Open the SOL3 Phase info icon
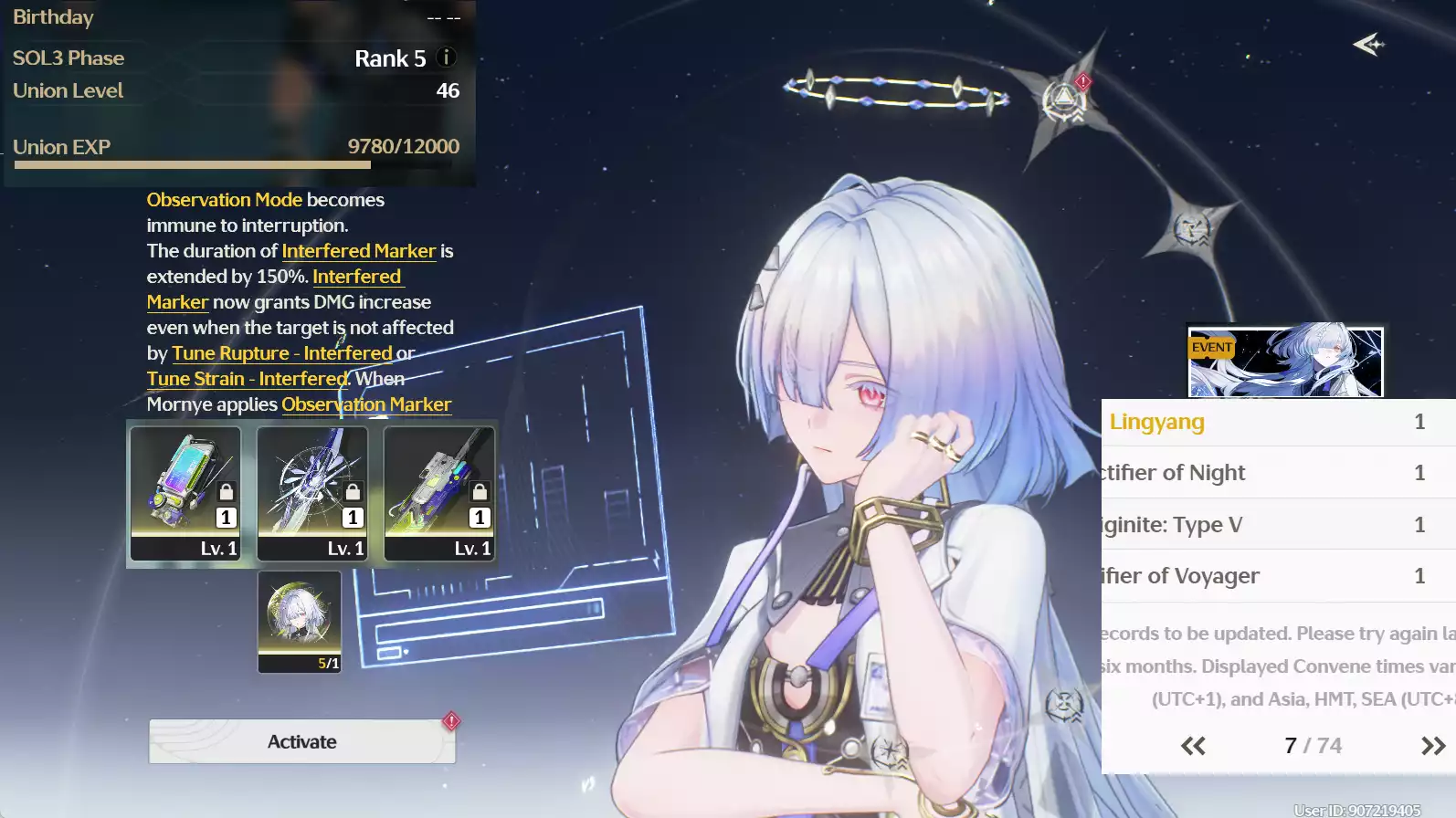This screenshot has width=1456, height=818. tap(447, 58)
